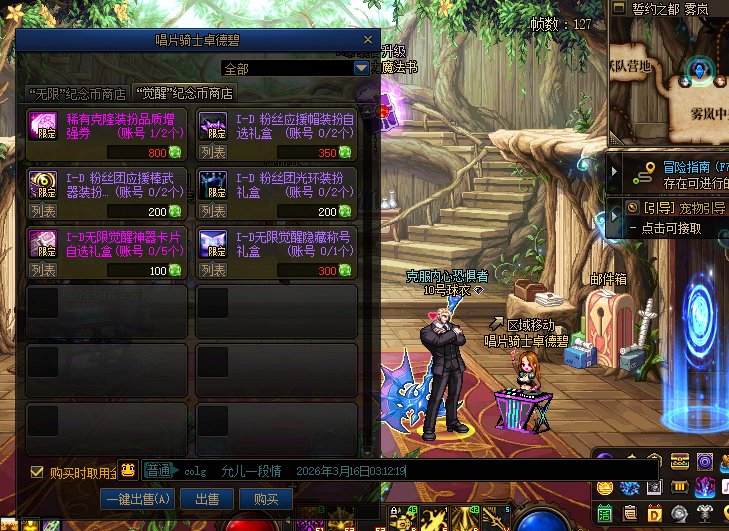The width and height of the screenshot is (729, 531).
Task: Open 列表 for the 粉丝应援帽装扮 box
Action: point(213,153)
